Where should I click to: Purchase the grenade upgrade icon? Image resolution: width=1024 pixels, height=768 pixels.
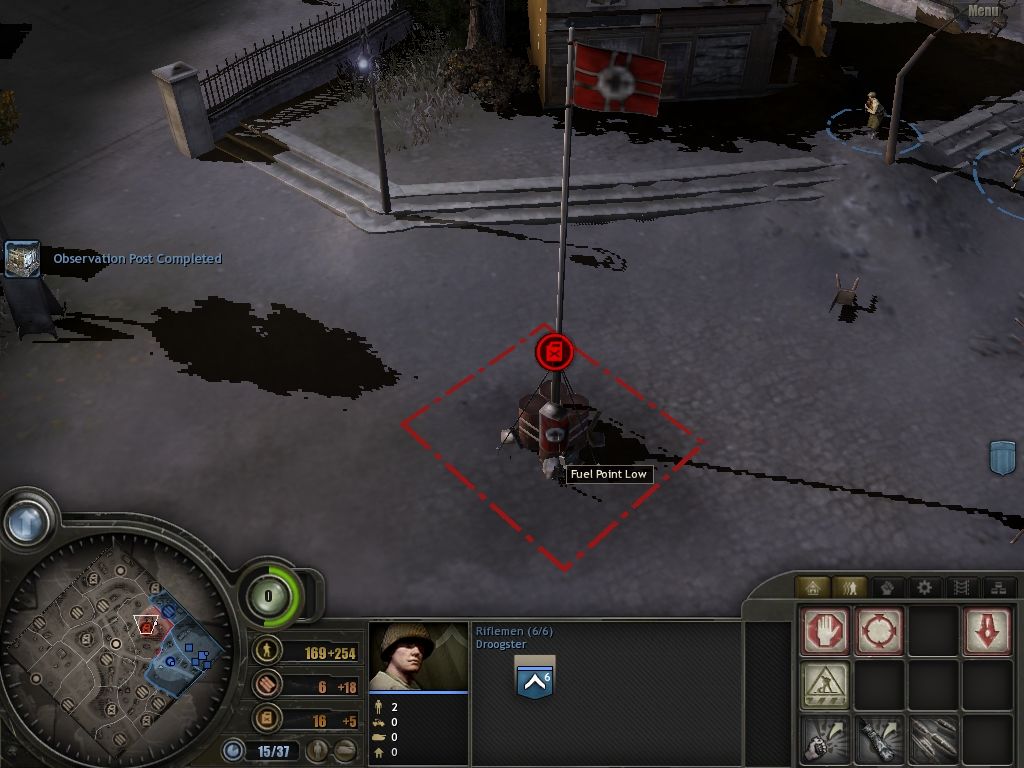(825, 739)
